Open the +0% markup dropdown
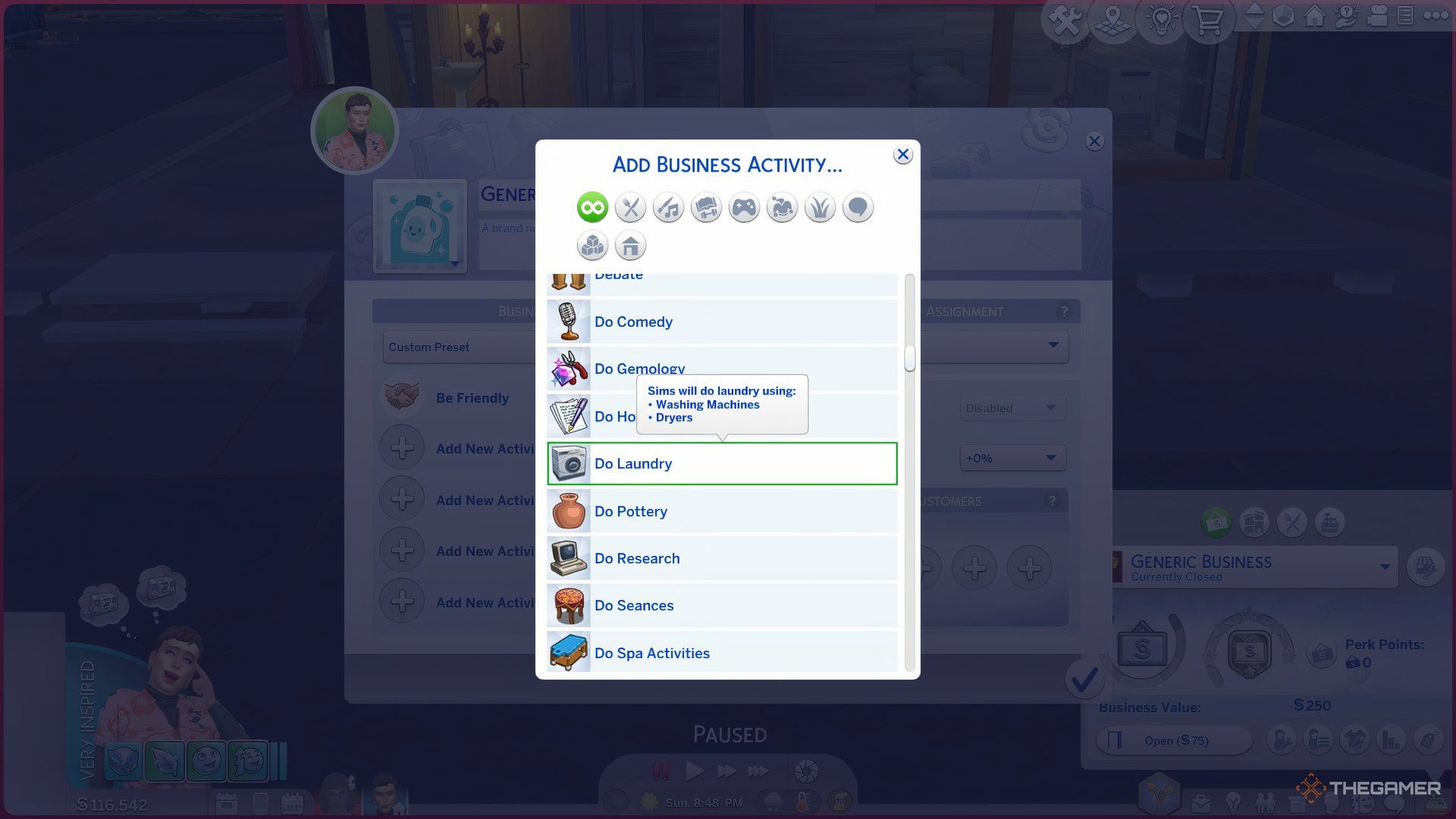This screenshot has height=819, width=1456. (1012, 458)
